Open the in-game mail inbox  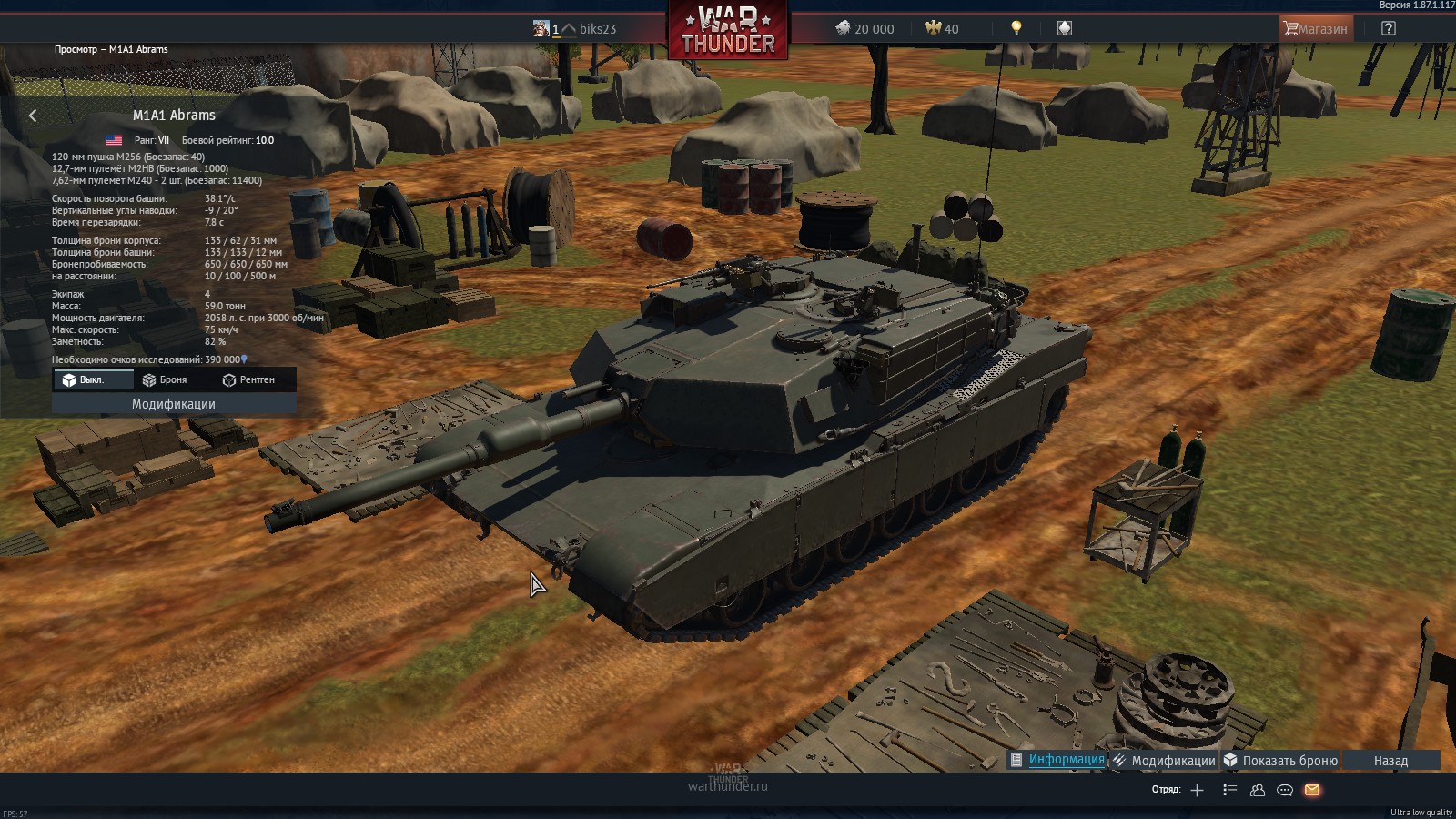pyautogui.click(x=1311, y=791)
